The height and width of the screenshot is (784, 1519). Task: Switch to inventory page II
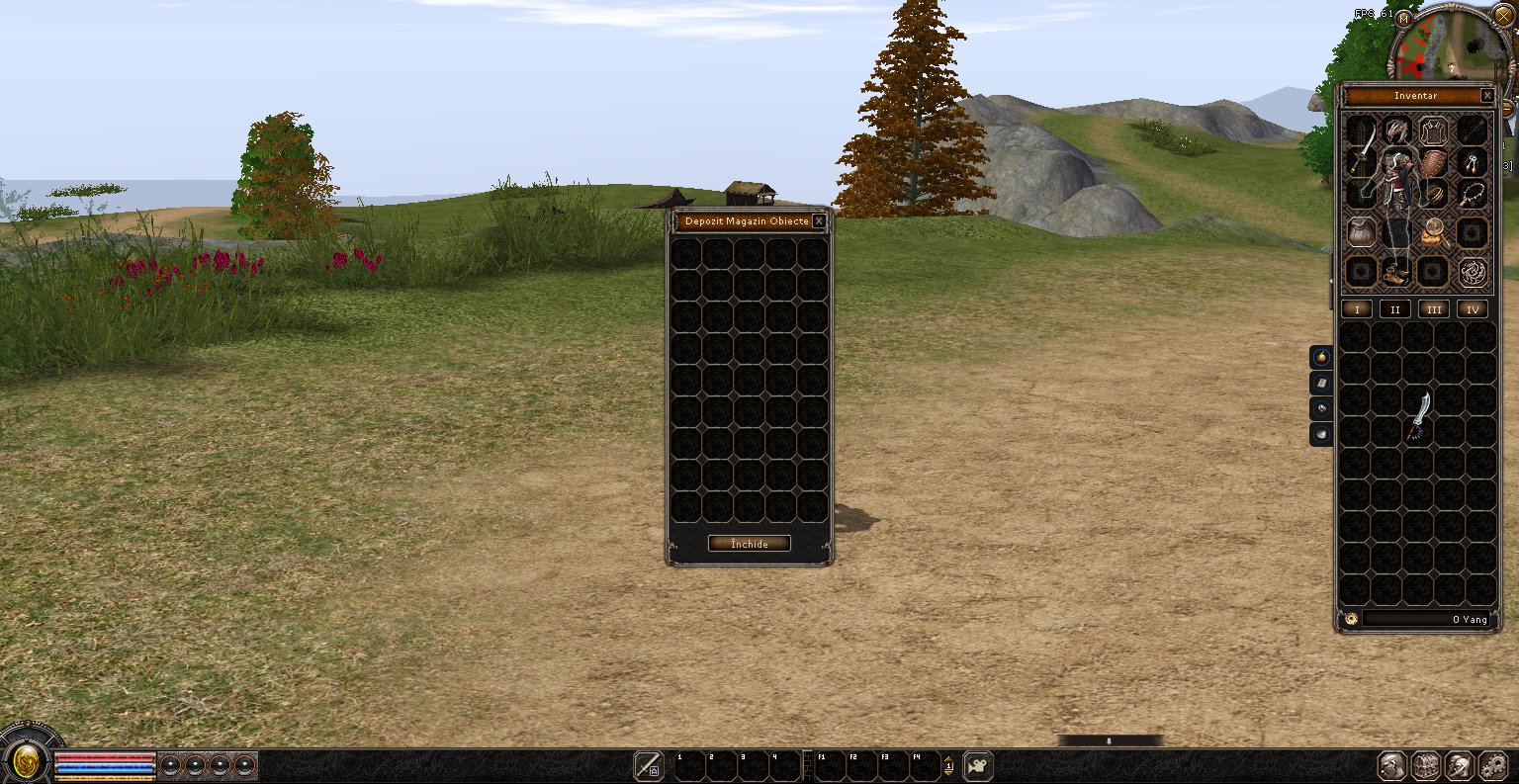[1395, 309]
